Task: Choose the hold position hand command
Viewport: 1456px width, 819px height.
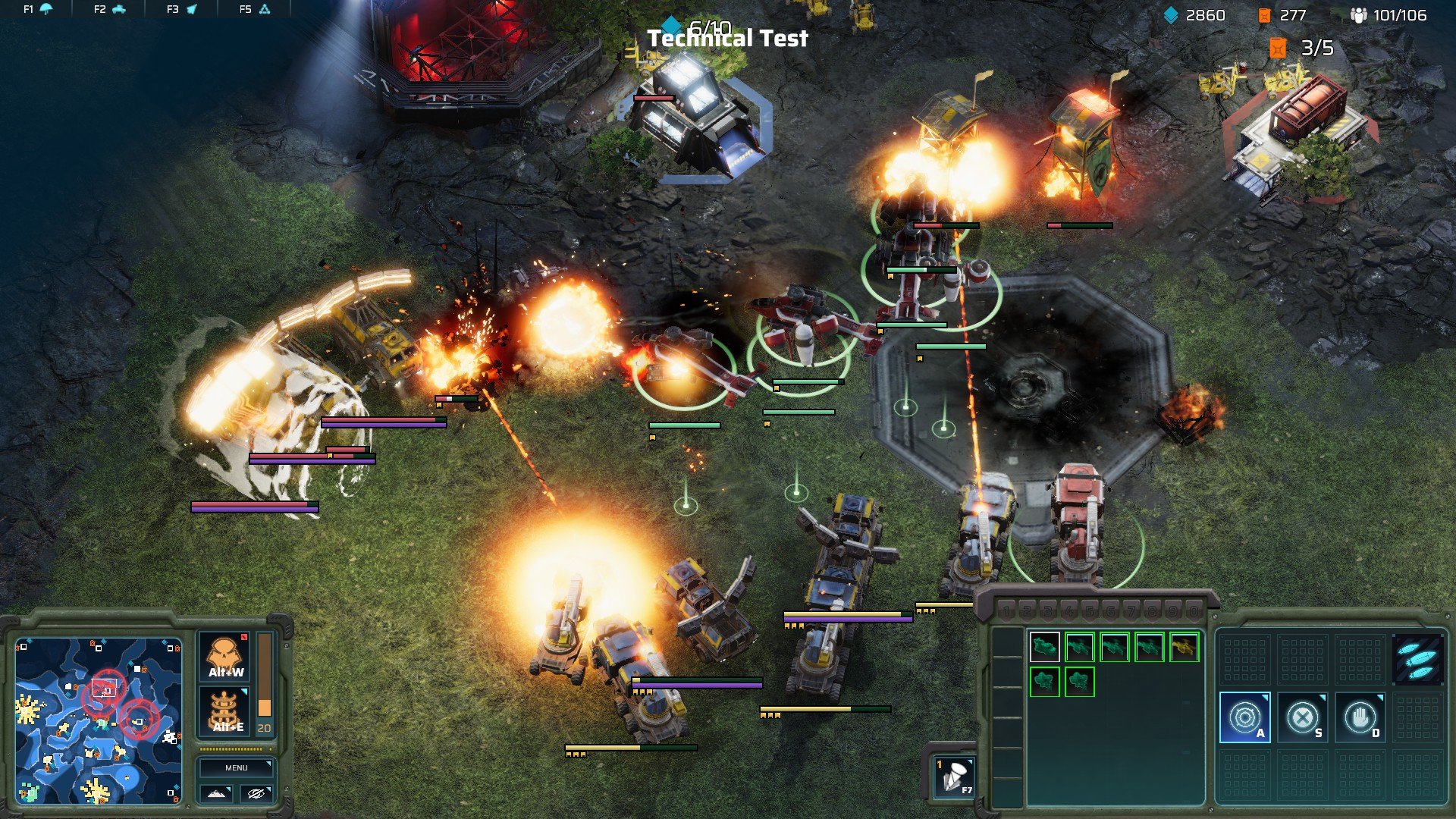Action: (1360, 717)
